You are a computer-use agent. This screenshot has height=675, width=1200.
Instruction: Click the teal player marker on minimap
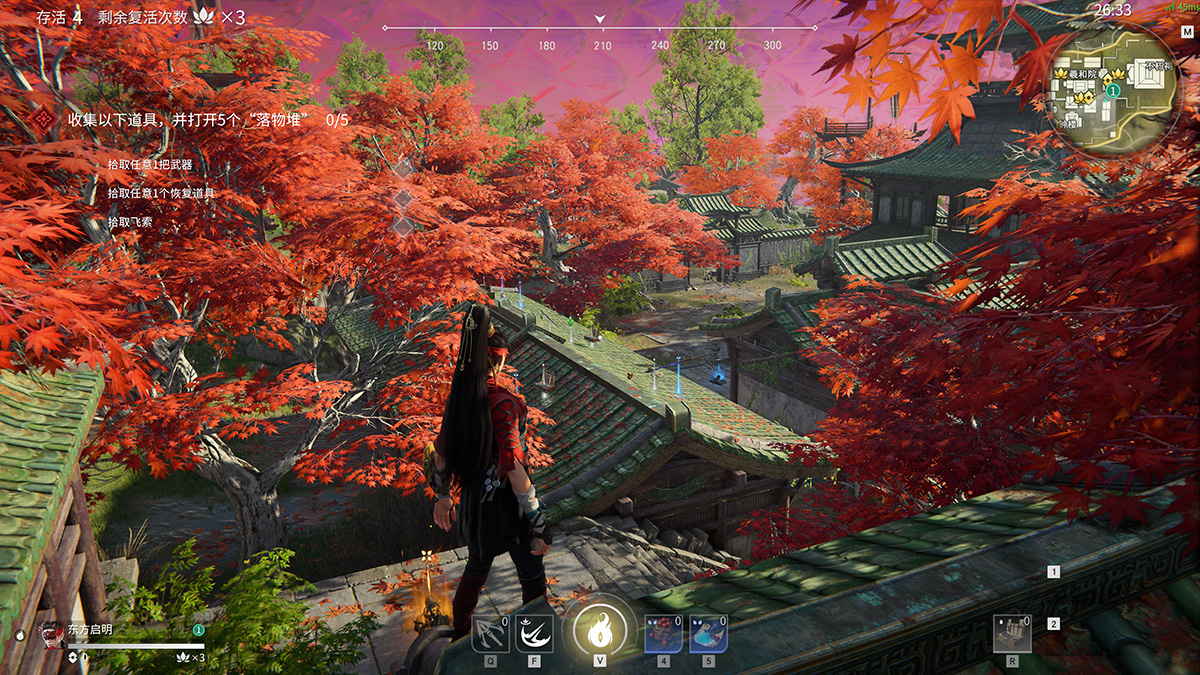(1112, 90)
